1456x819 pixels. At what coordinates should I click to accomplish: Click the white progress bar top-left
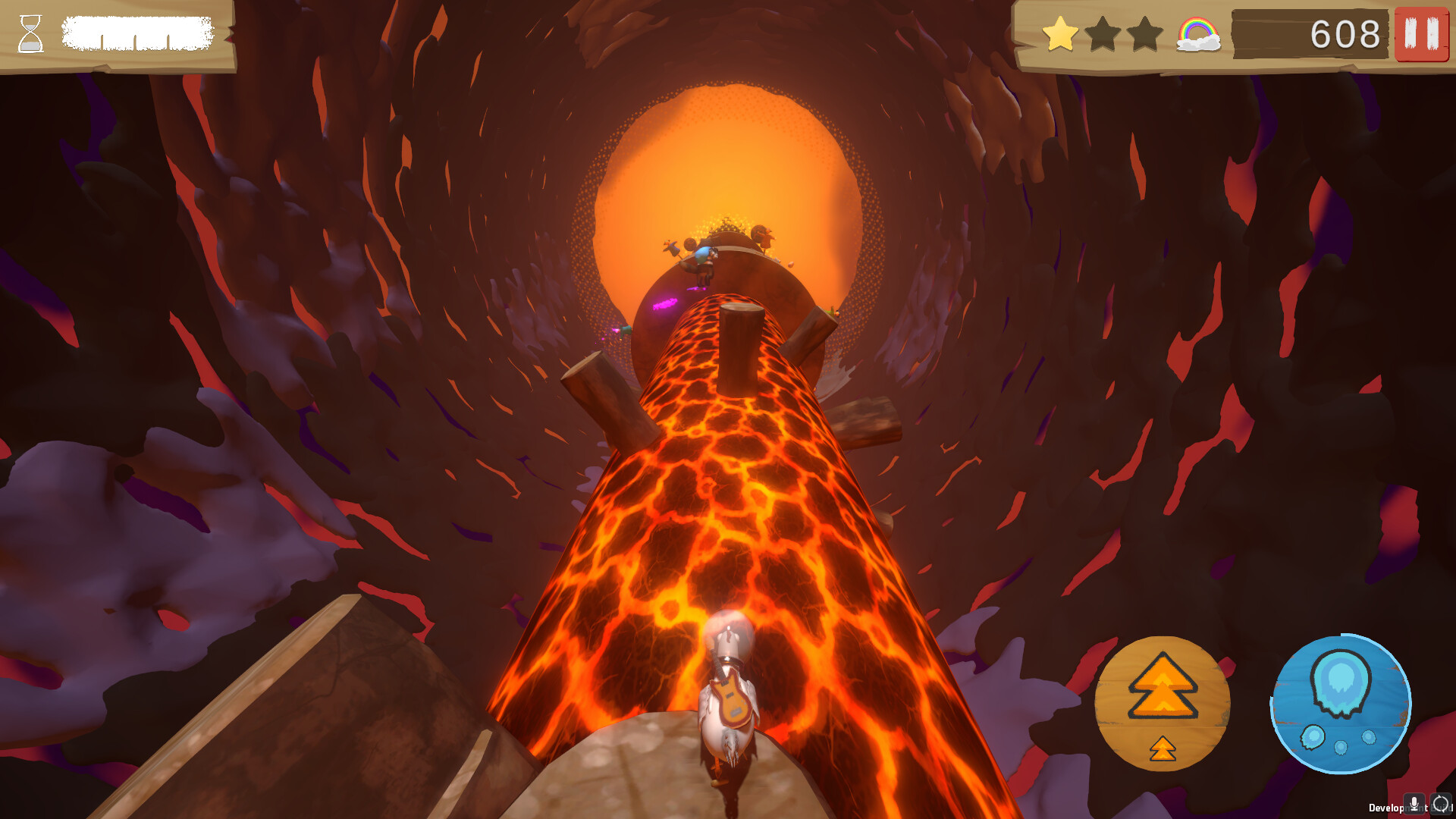[136, 32]
